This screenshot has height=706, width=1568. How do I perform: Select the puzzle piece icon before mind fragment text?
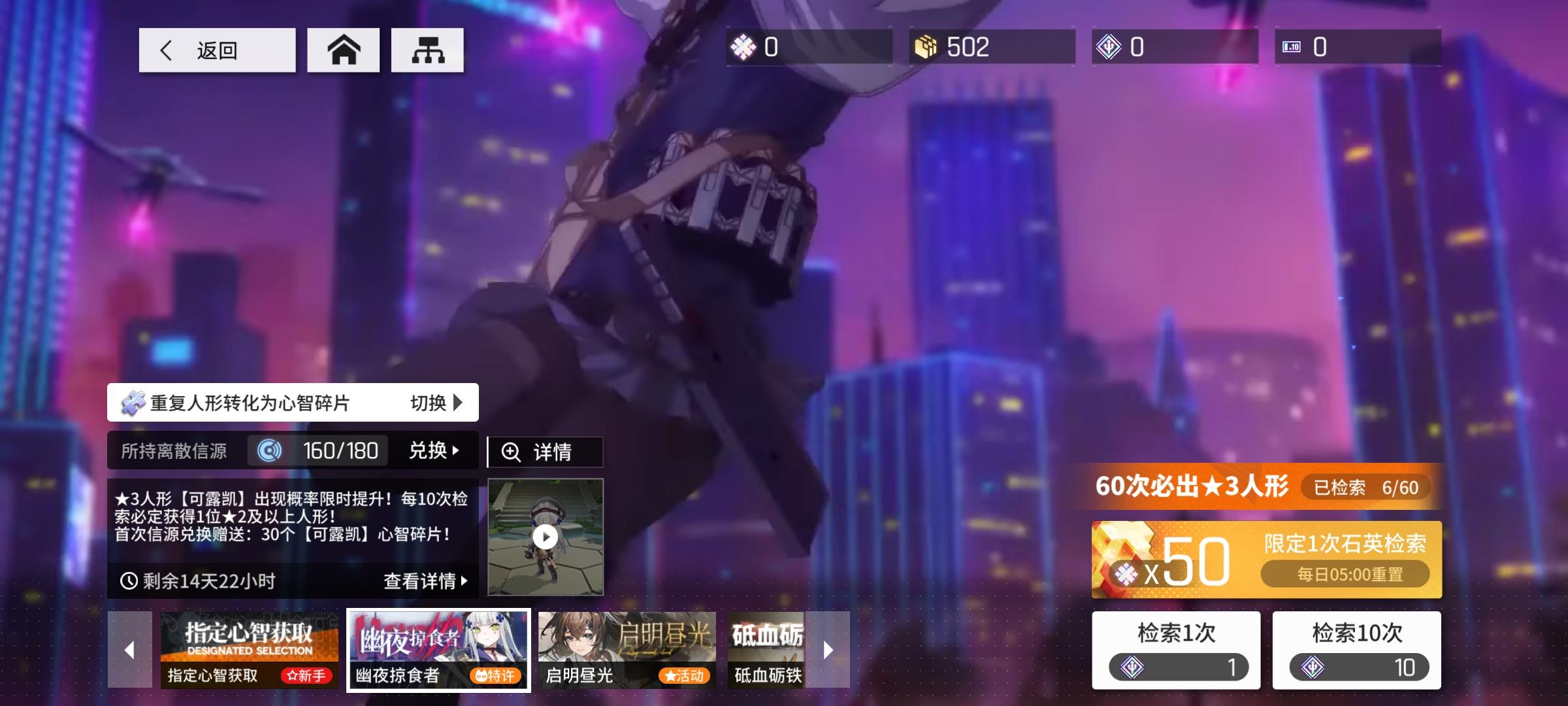tap(133, 403)
